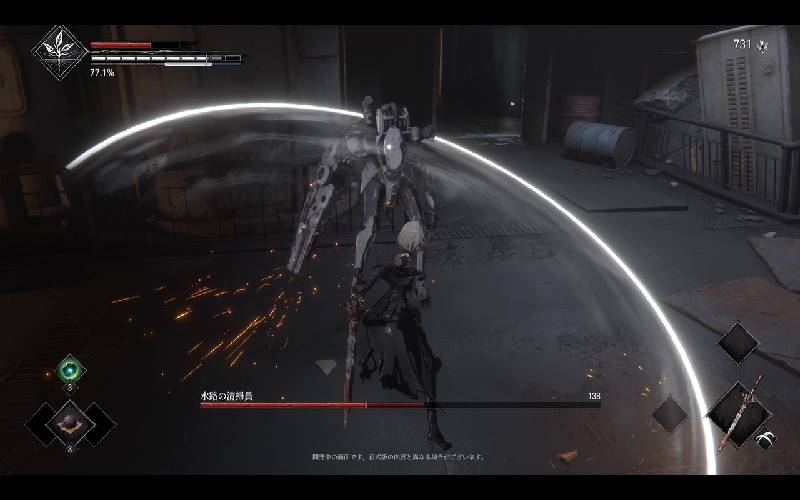Use the purple orb consumable slot
800x500 pixels.
click(71, 422)
